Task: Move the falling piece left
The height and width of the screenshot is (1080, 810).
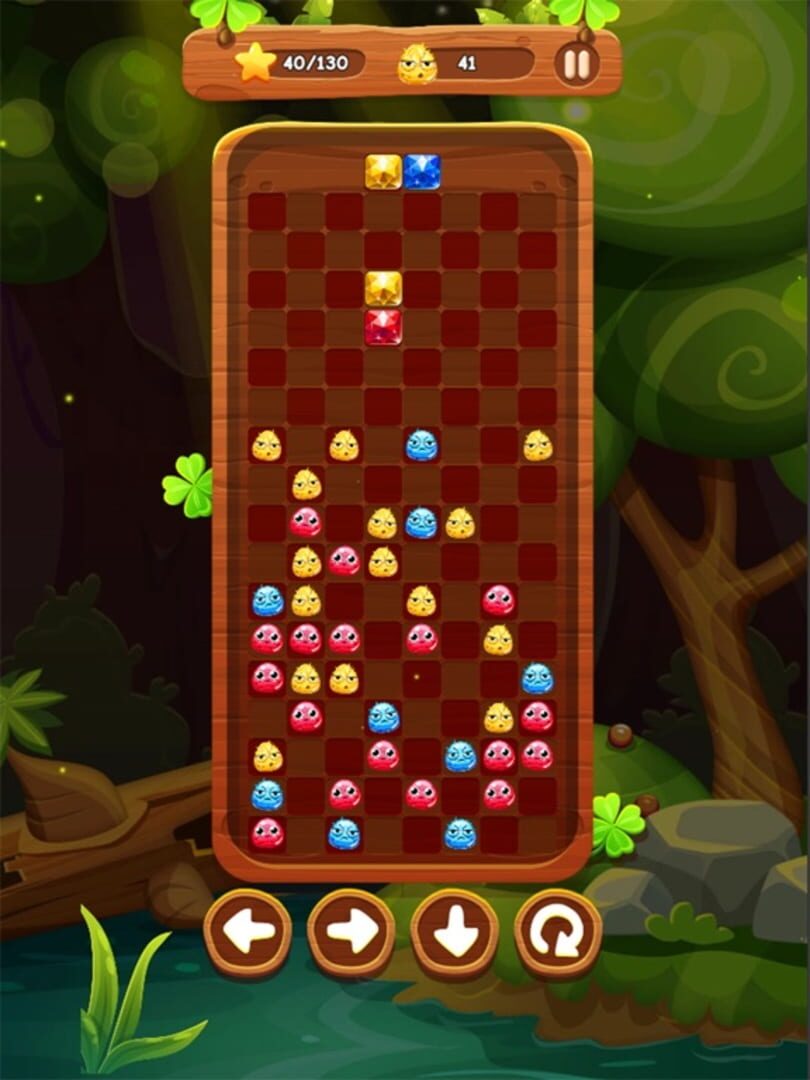Action: 248,933
